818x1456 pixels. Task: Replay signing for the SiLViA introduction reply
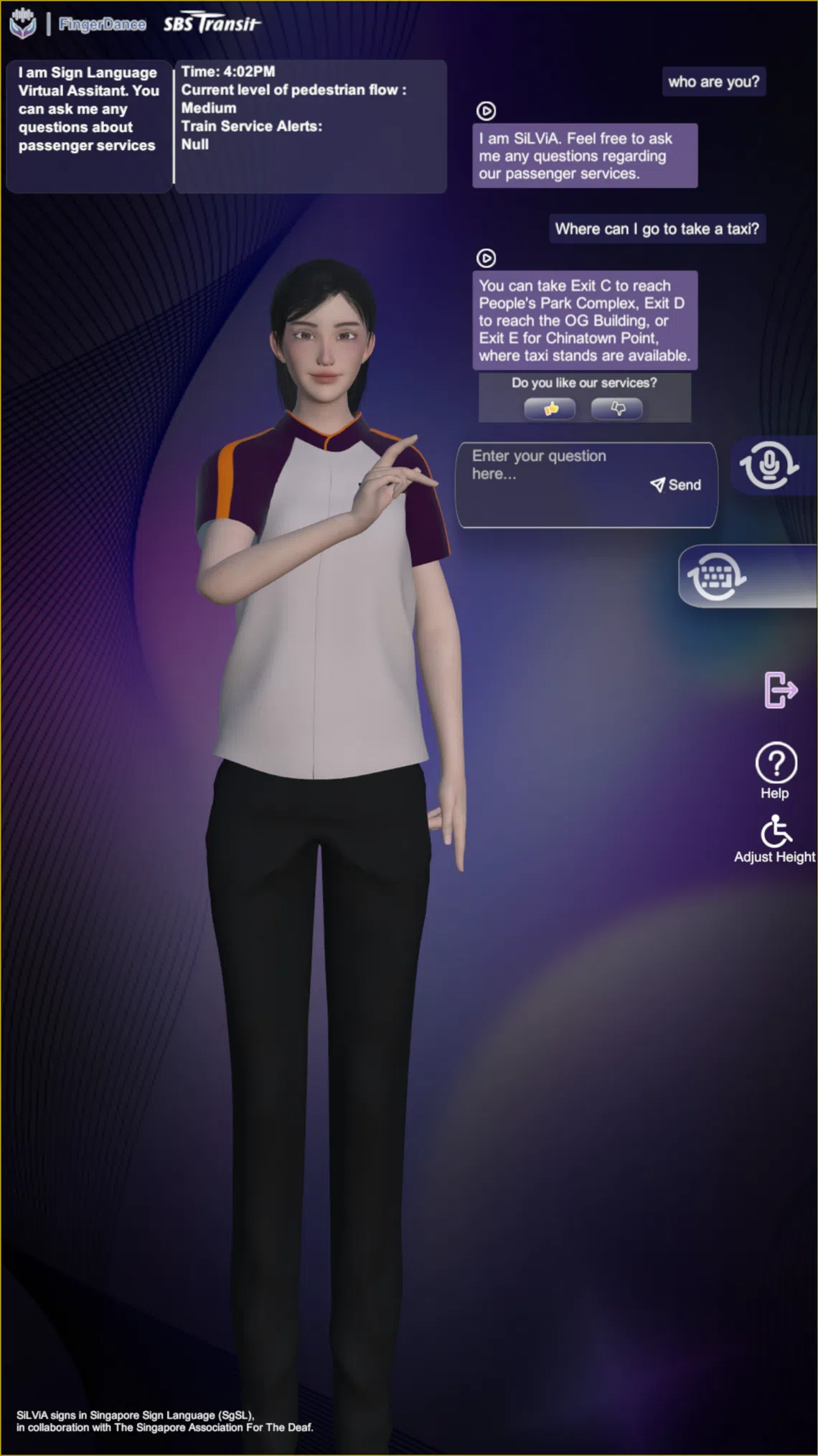coord(486,111)
